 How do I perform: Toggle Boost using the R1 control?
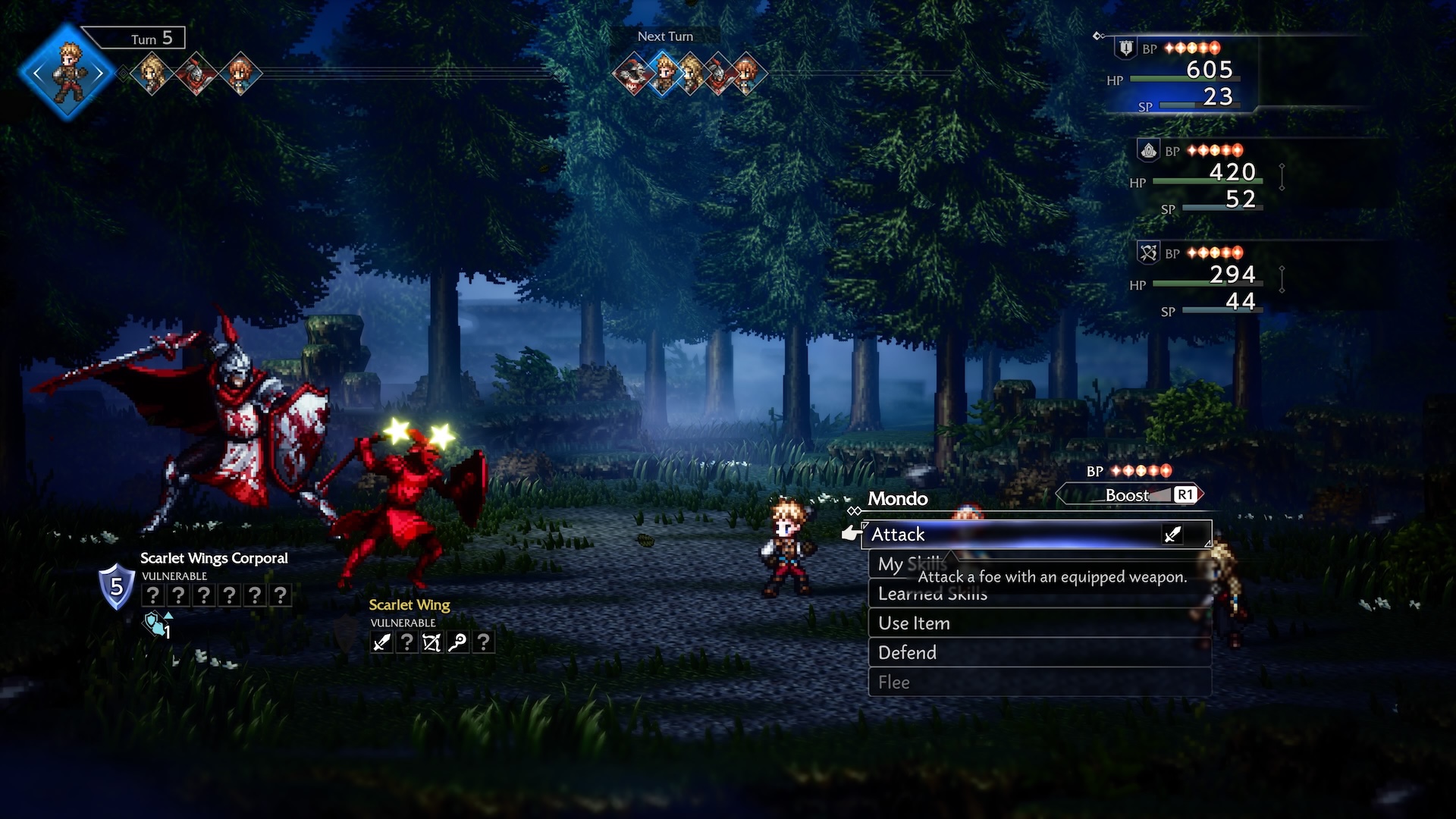[1185, 494]
